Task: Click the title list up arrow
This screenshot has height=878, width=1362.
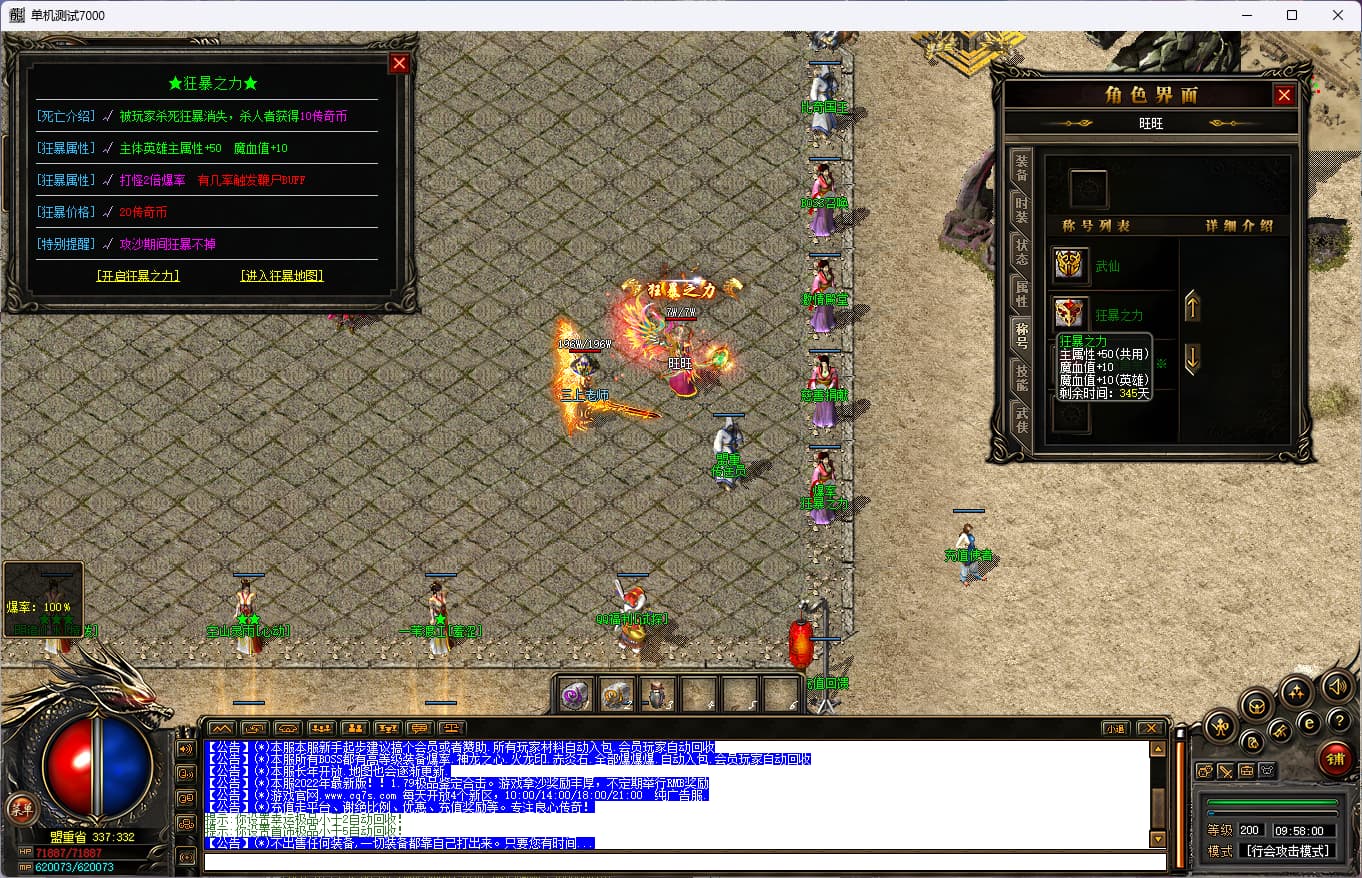Action: pyautogui.click(x=1192, y=307)
